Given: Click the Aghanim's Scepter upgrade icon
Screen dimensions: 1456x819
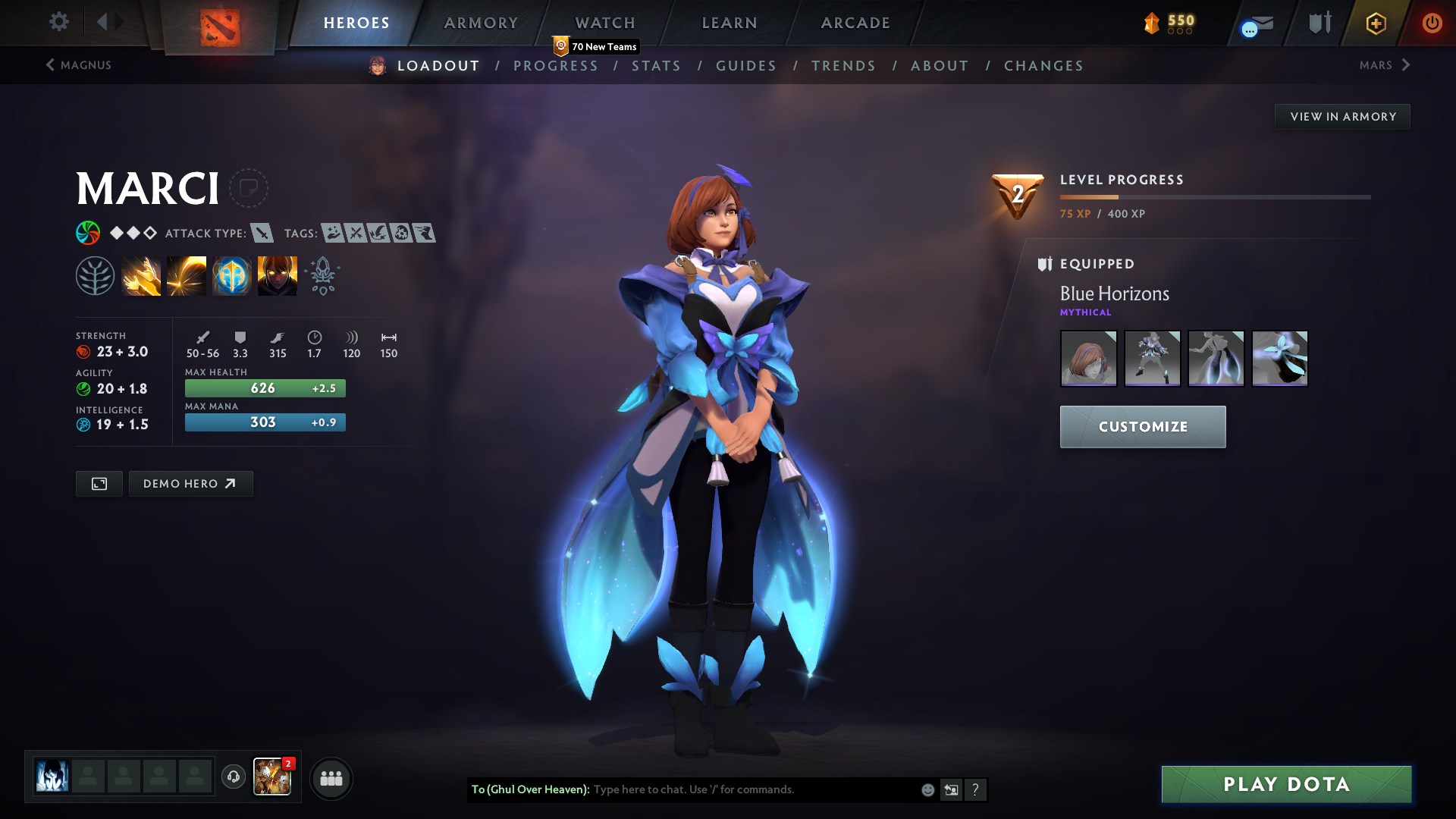Looking at the screenshot, I should pyautogui.click(x=322, y=275).
